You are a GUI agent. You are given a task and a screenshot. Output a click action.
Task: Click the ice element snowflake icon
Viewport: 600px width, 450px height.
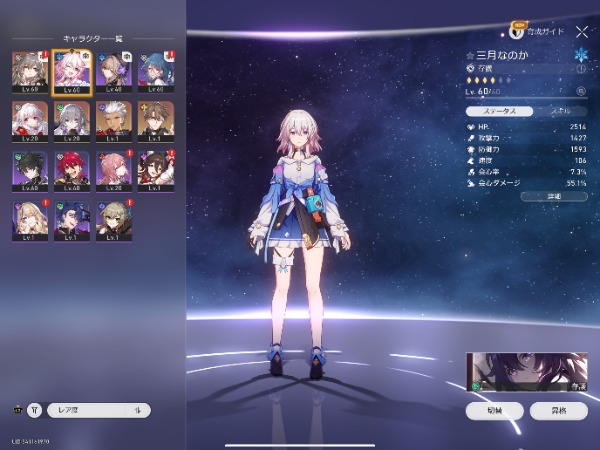[582, 54]
